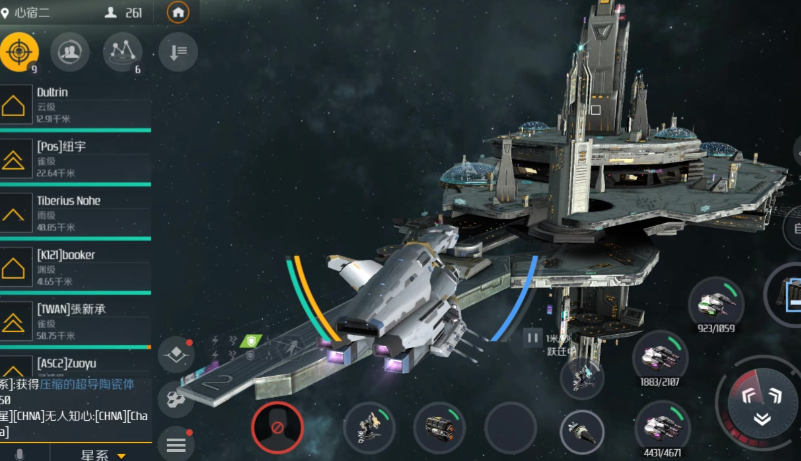Toggle the overview sort order button
Viewport: 801px width, 461px height.
pyautogui.click(x=177, y=52)
